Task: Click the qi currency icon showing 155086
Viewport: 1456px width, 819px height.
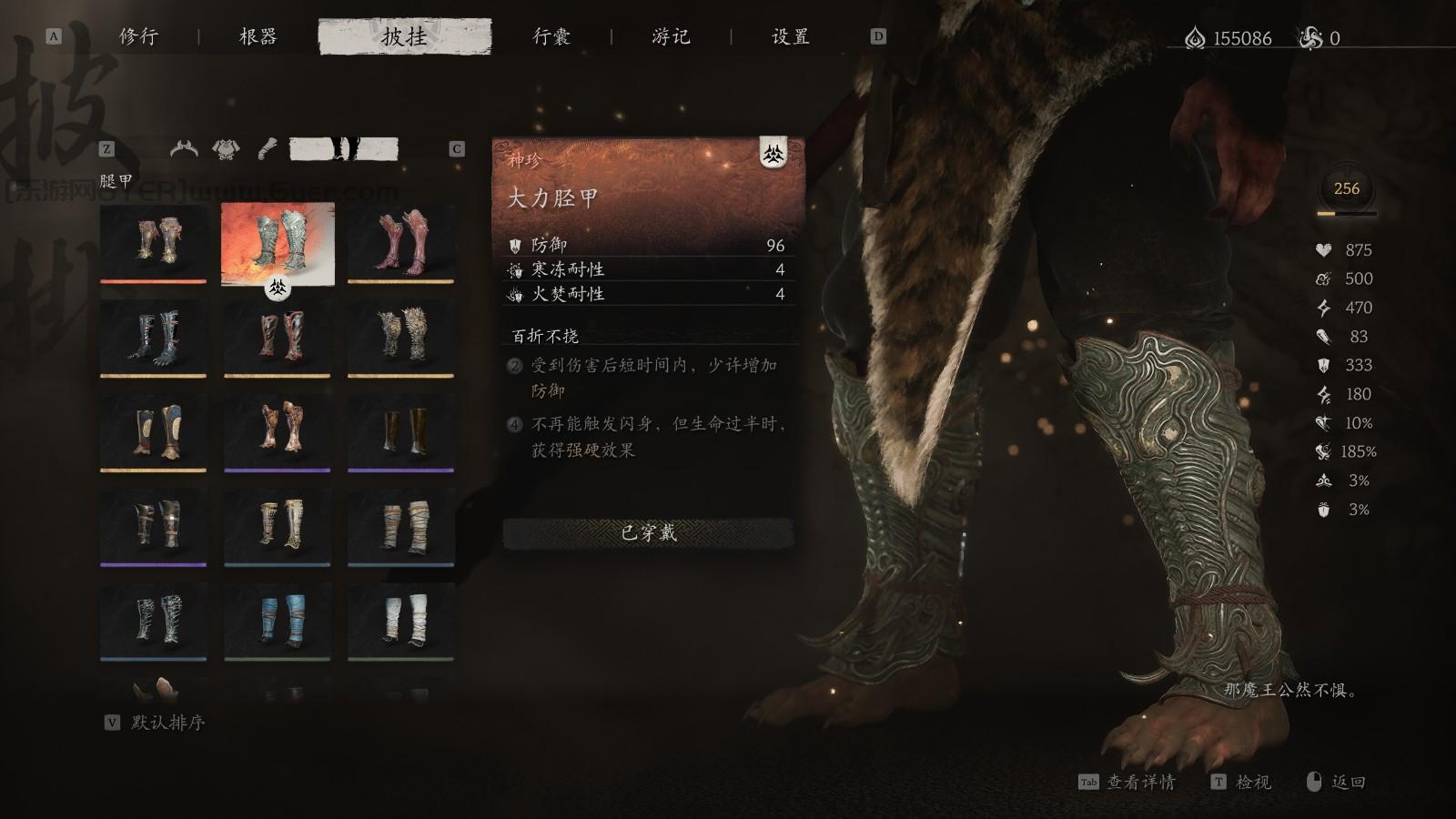Action: click(x=1194, y=38)
